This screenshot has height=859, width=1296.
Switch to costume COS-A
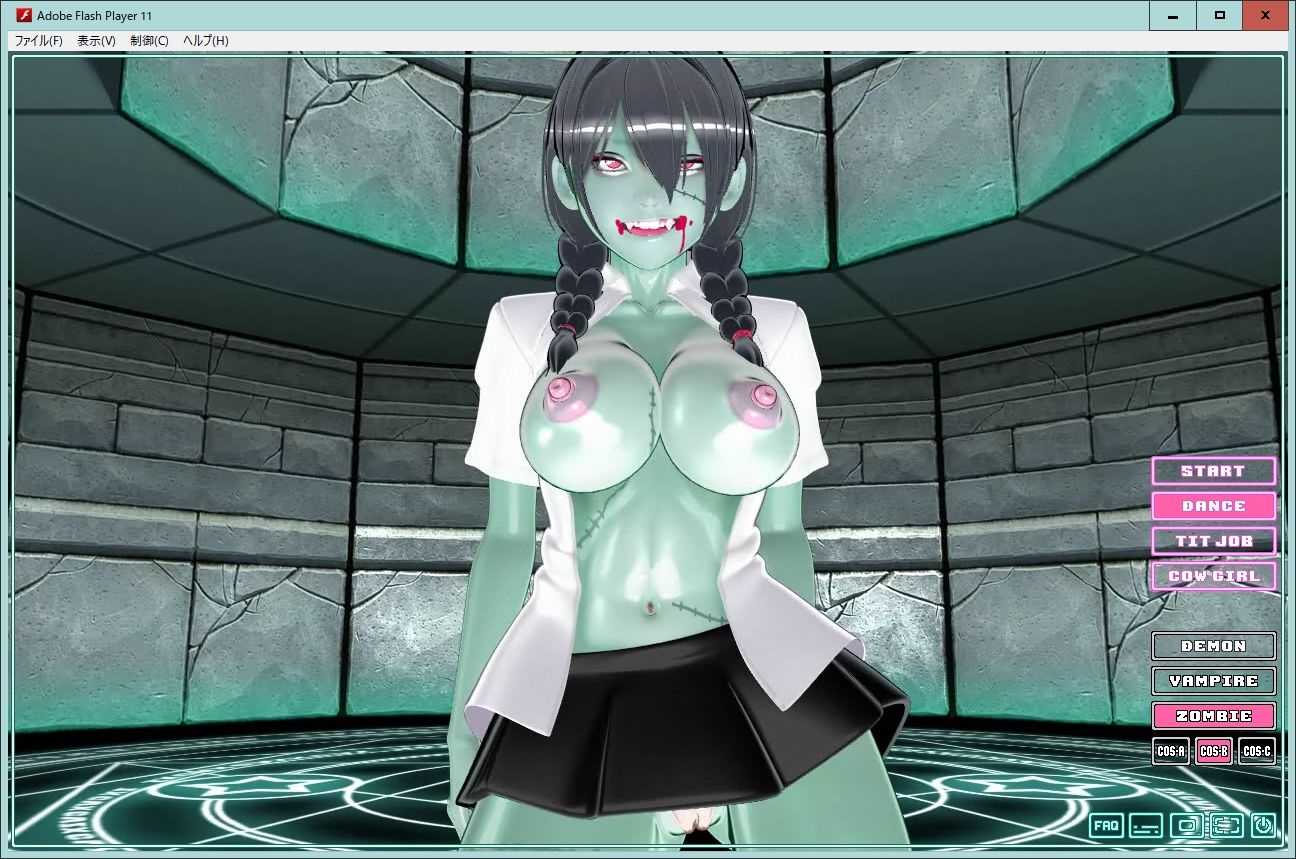[x=1172, y=750]
